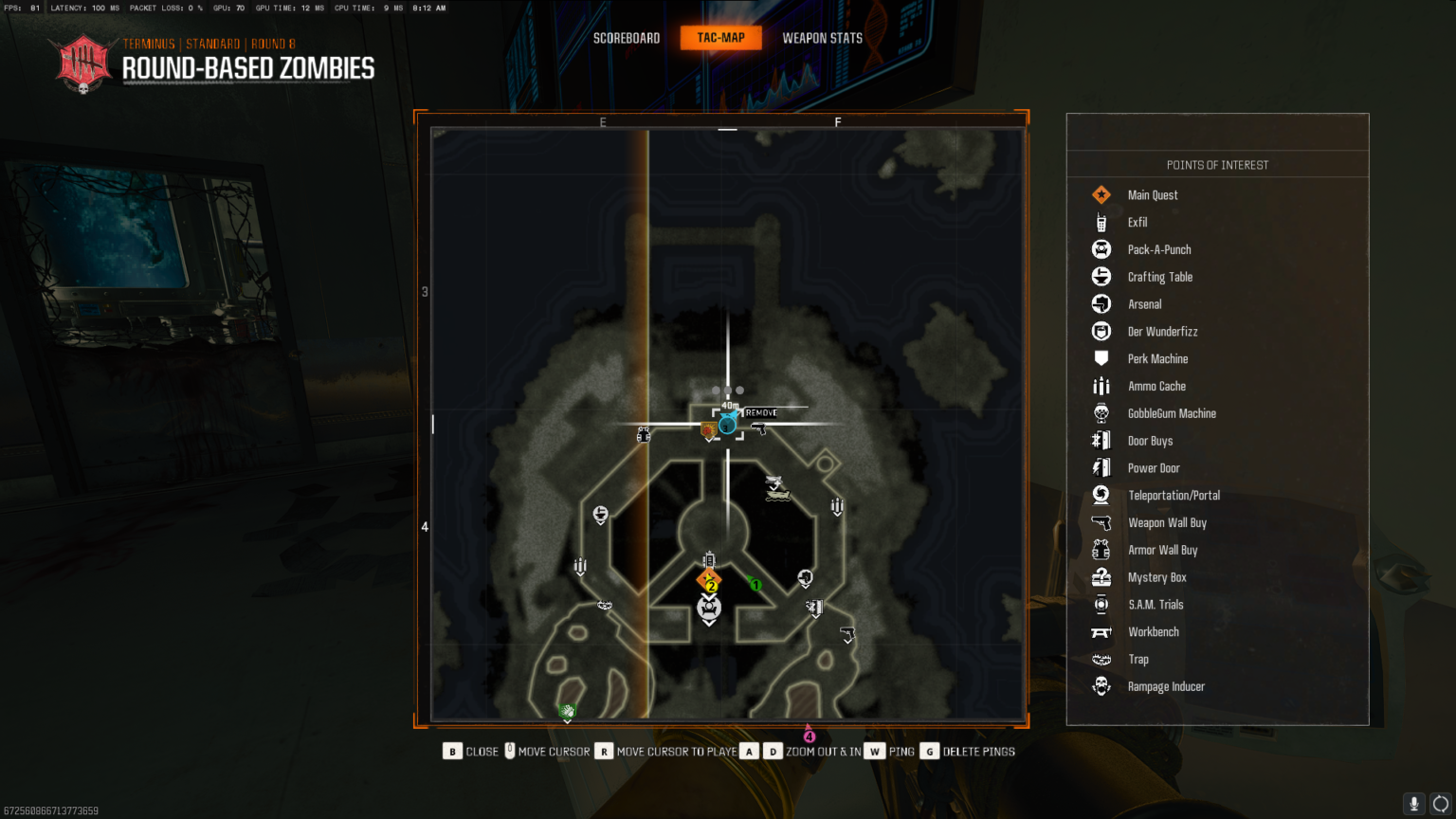
Task: Switch to the Scoreboard tab
Action: click(x=626, y=38)
